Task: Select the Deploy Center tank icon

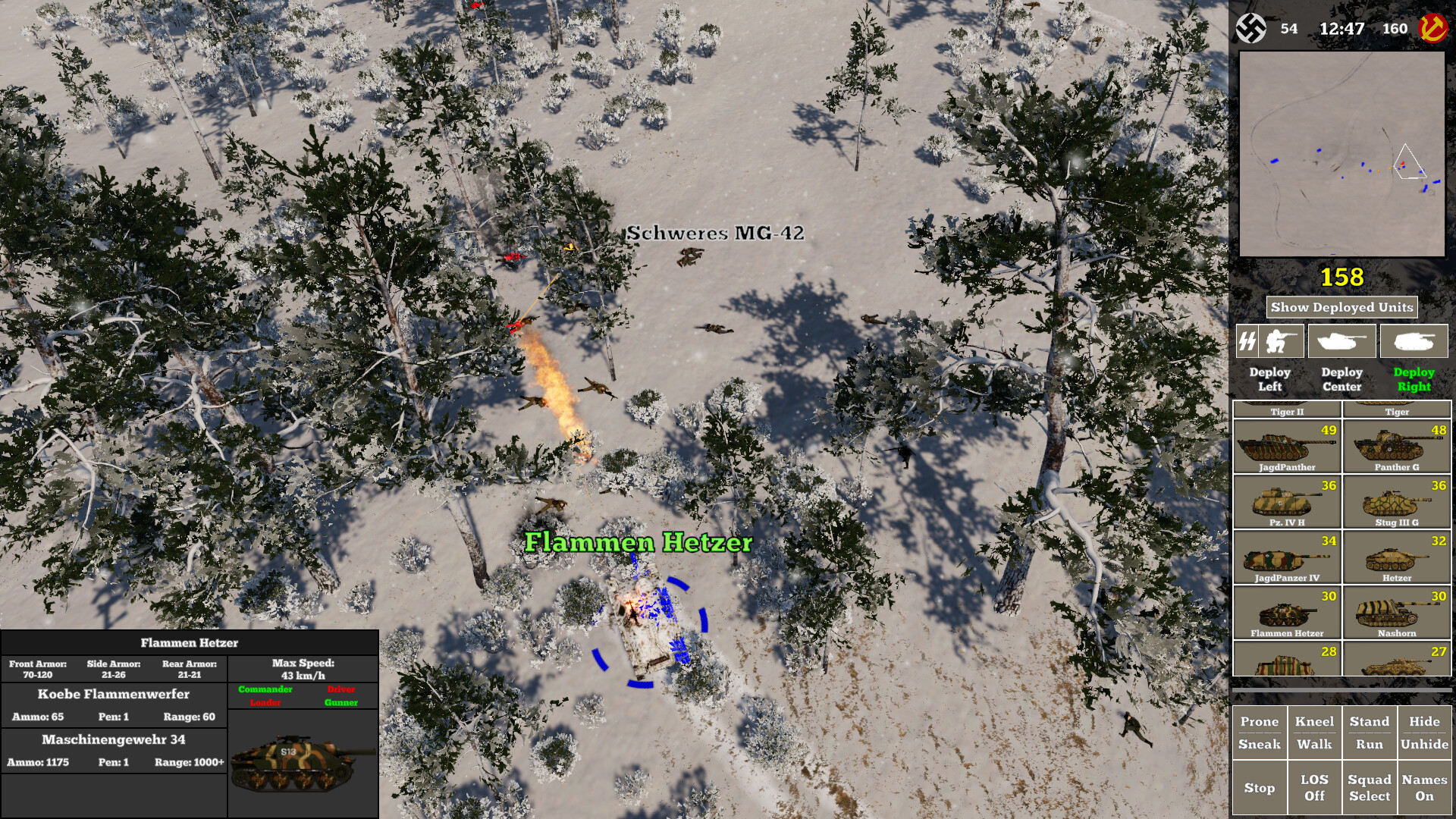Action: pyautogui.click(x=1341, y=340)
